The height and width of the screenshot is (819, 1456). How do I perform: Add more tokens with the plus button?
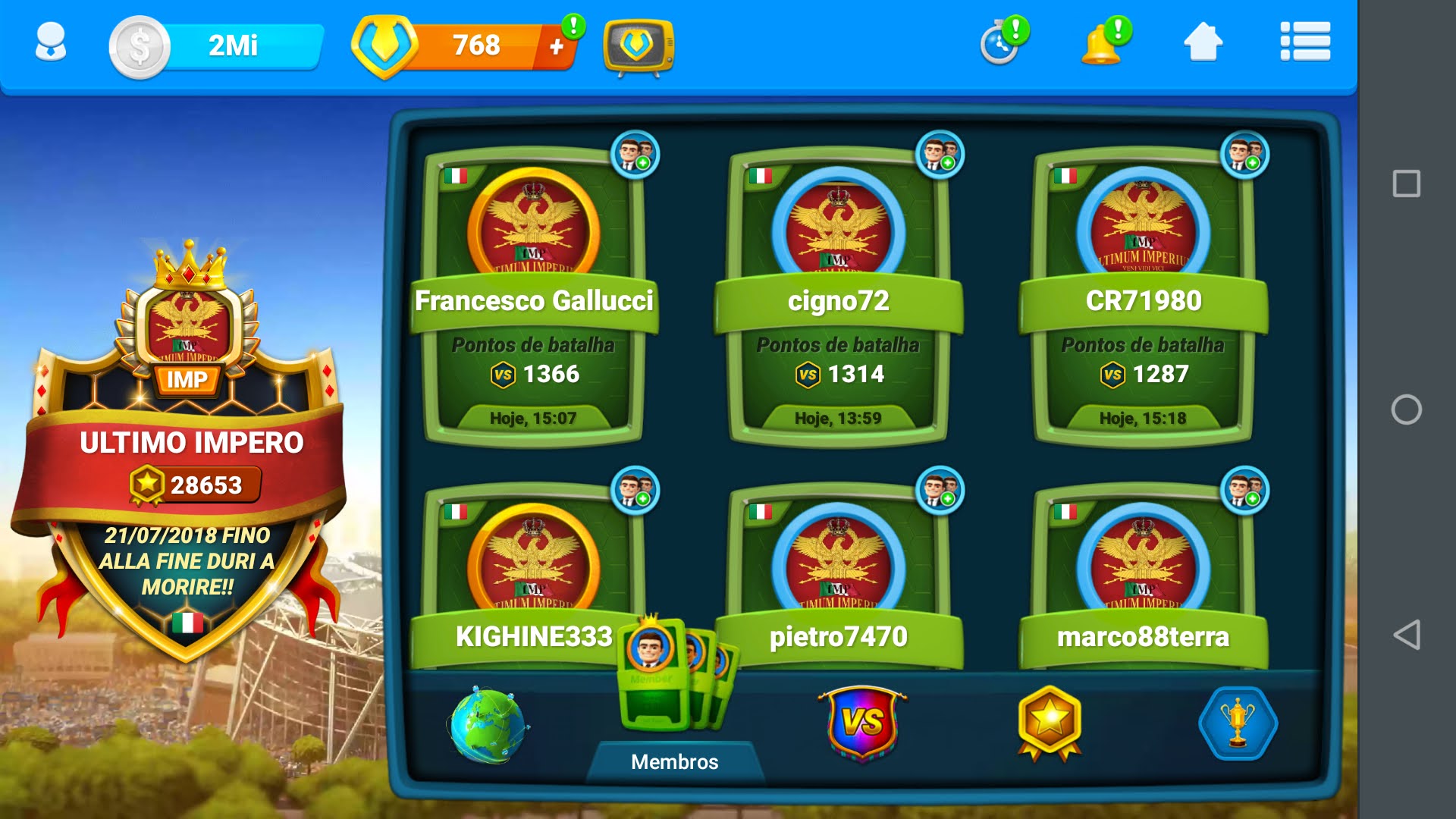pyautogui.click(x=557, y=47)
